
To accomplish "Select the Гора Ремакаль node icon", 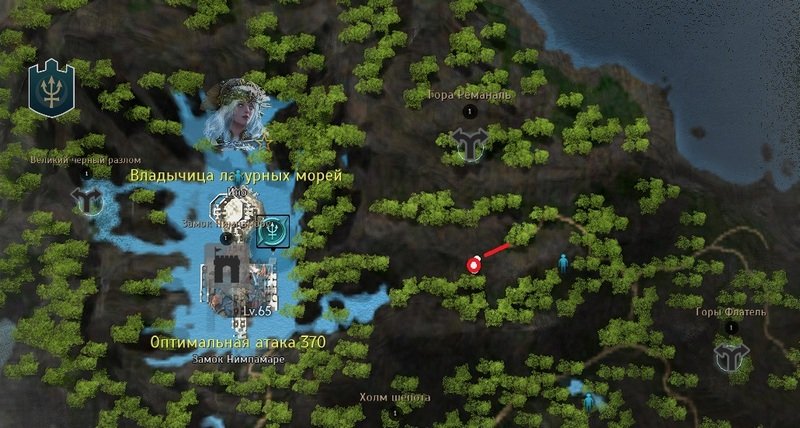I will pos(467,144).
